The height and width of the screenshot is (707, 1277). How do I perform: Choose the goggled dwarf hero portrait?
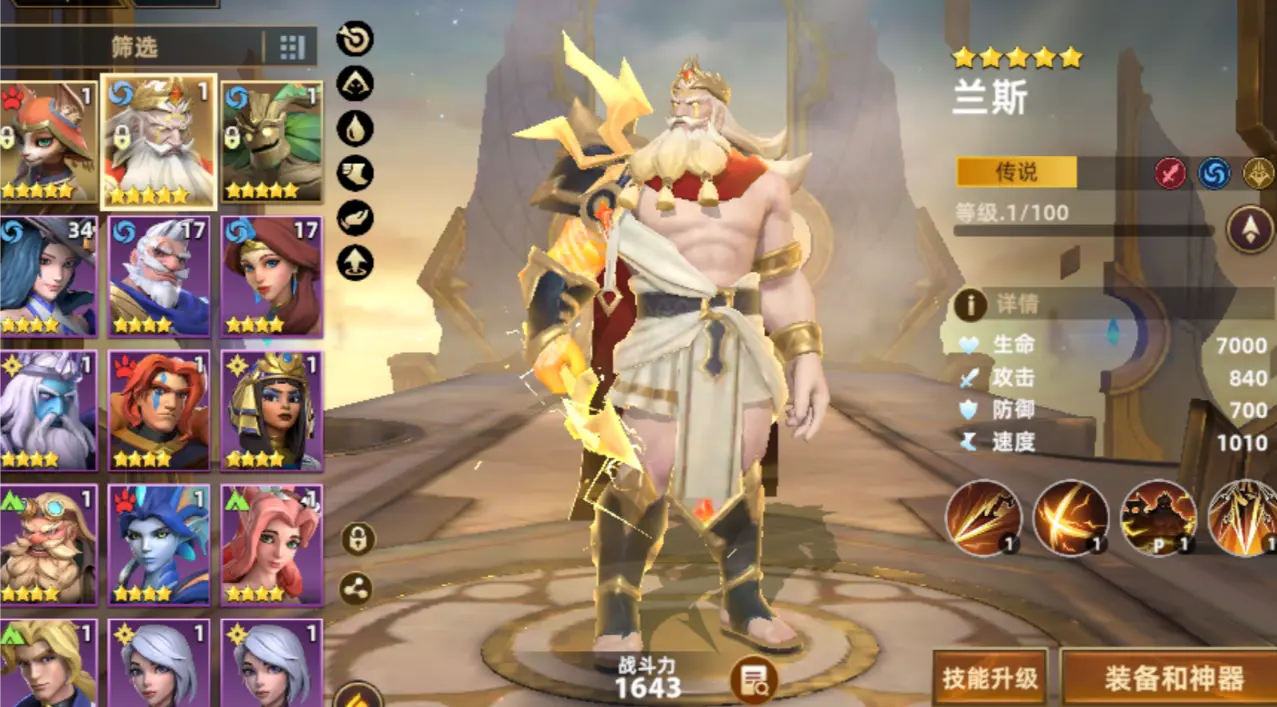[47, 544]
